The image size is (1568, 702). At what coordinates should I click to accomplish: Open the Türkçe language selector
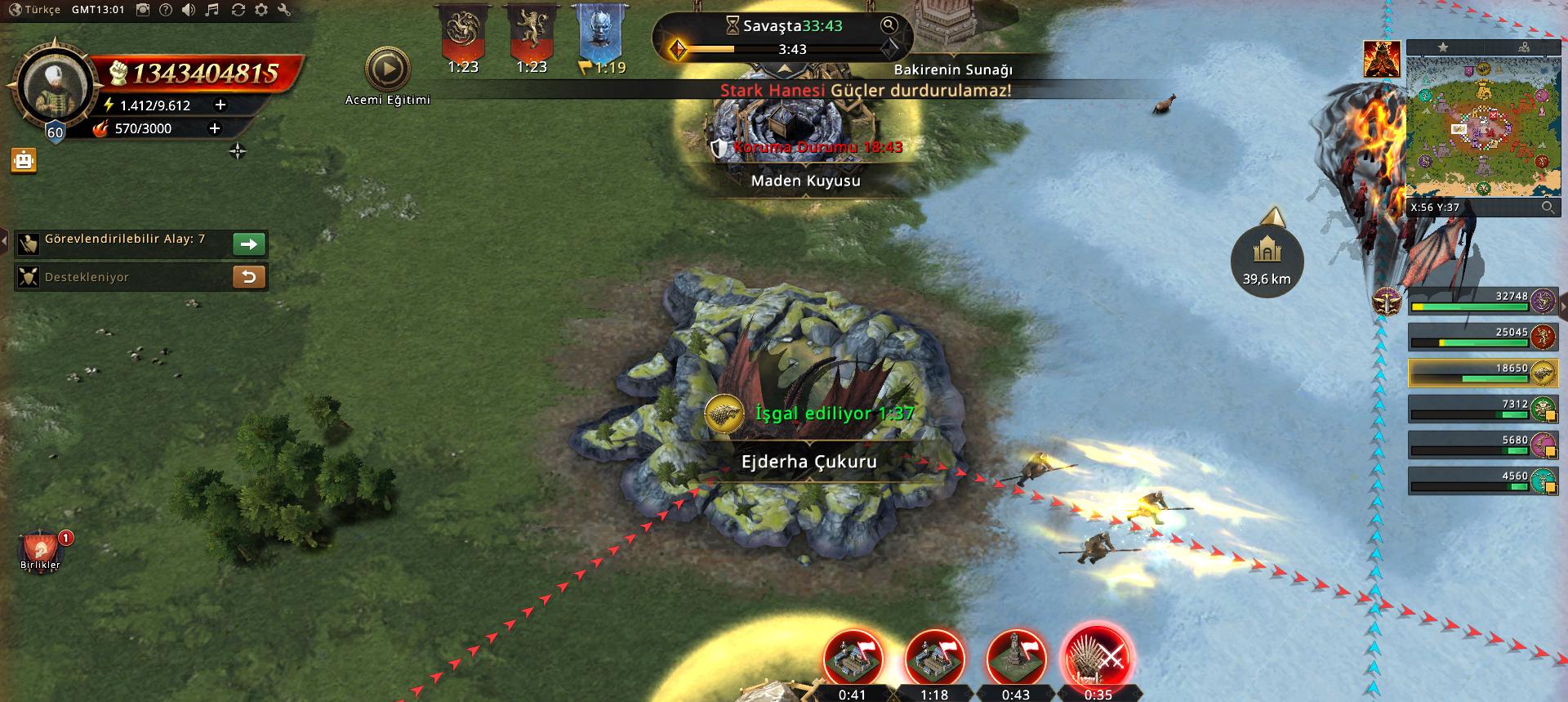tap(34, 10)
